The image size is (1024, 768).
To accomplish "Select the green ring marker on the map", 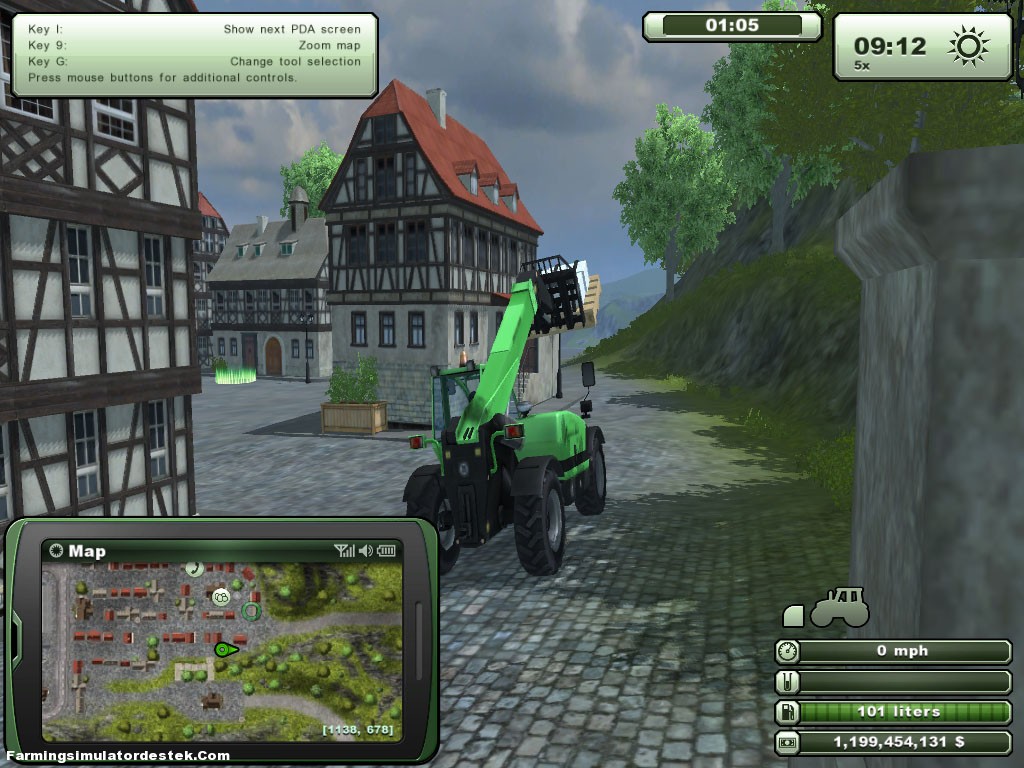I will [252, 610].
